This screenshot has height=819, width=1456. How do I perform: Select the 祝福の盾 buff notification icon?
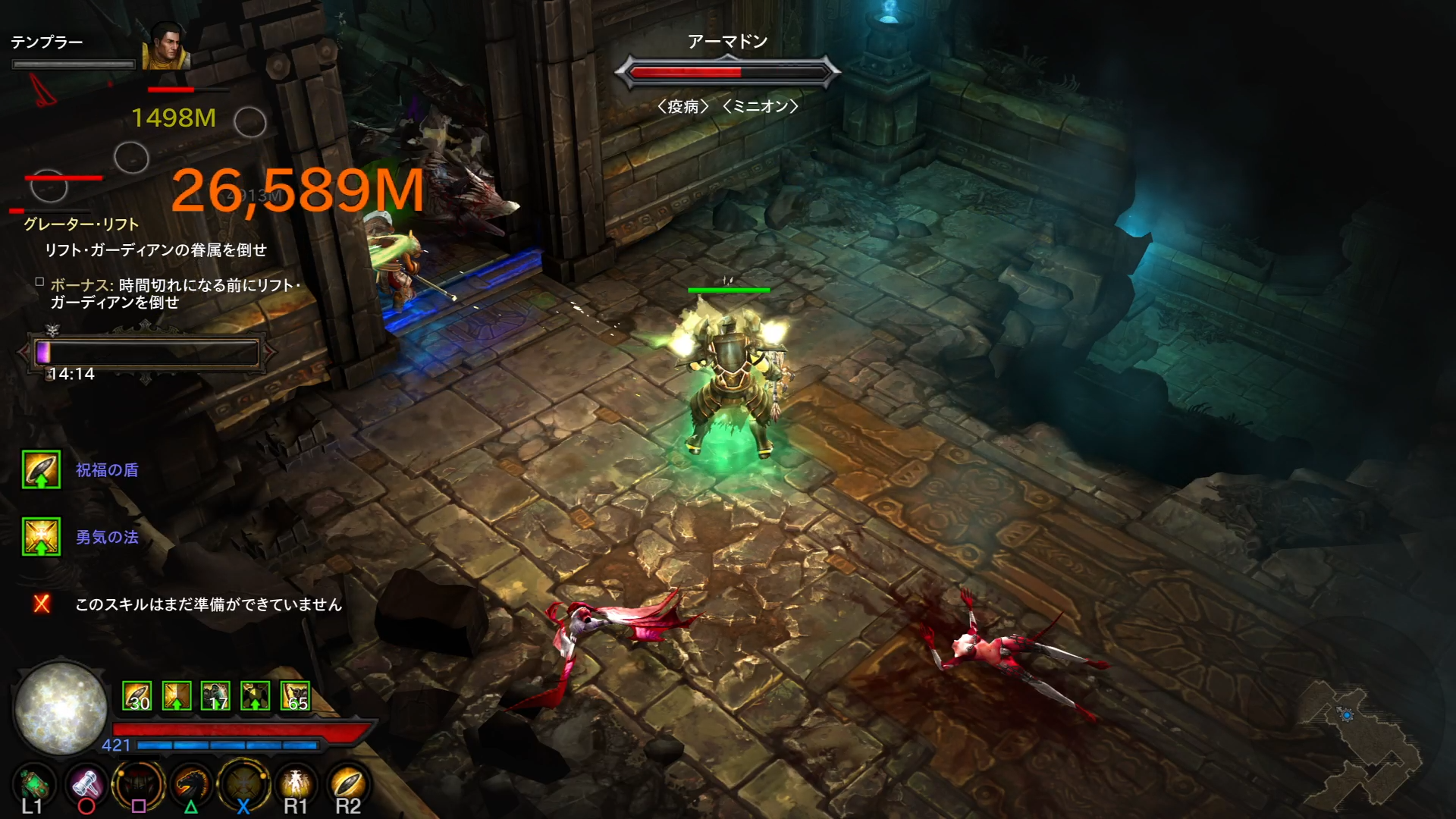pos(41,469)
